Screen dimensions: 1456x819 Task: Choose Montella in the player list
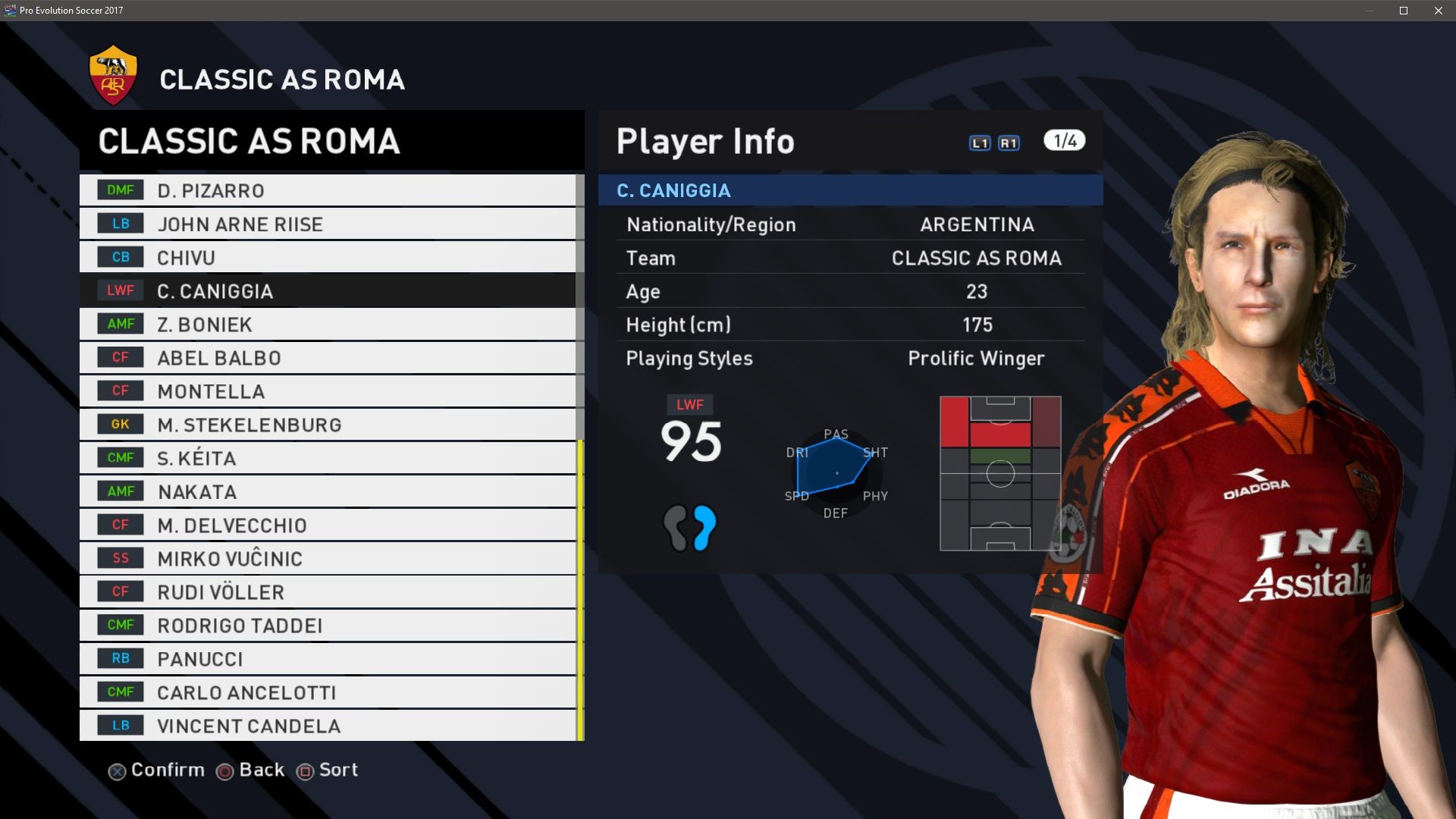pos(328,391)
